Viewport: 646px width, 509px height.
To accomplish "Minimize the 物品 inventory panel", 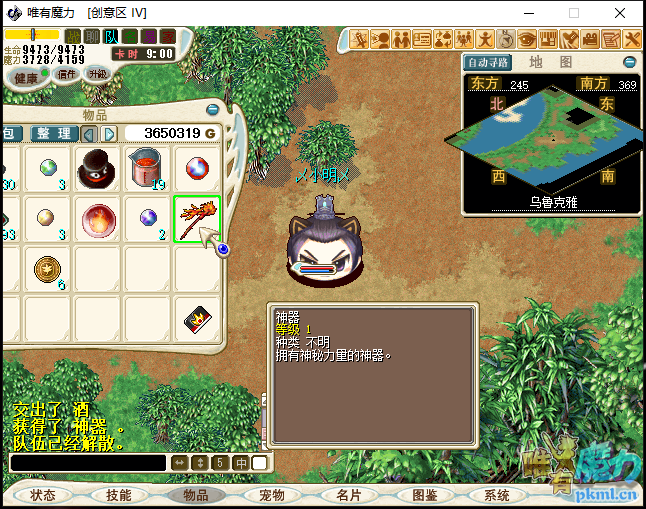I will coord(212,110).
